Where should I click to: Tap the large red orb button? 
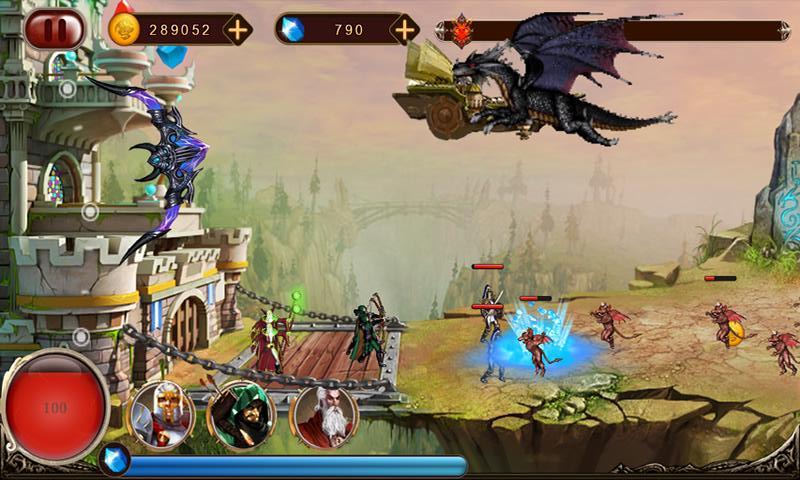[x=55, y=408]
